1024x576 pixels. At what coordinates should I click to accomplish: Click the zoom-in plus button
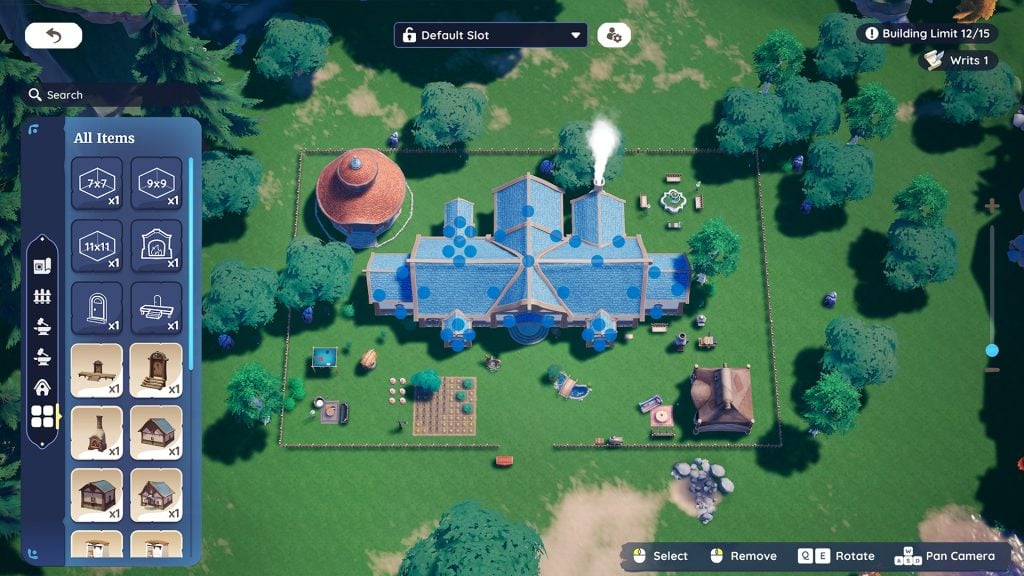coord(992,206)
